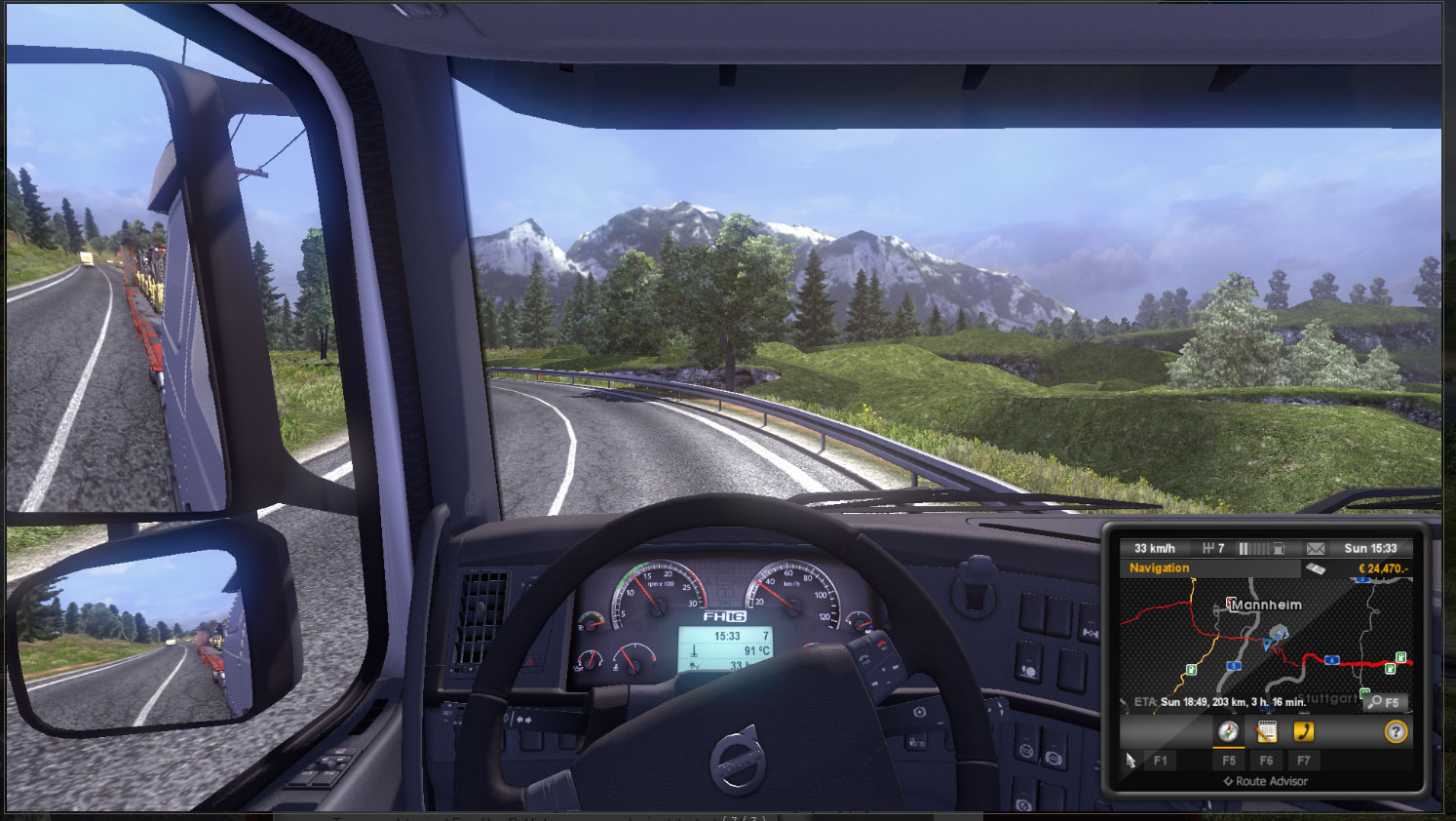Click the Route Advisor label
This screenshot has width=1456, height=821.
(1266, 781)
